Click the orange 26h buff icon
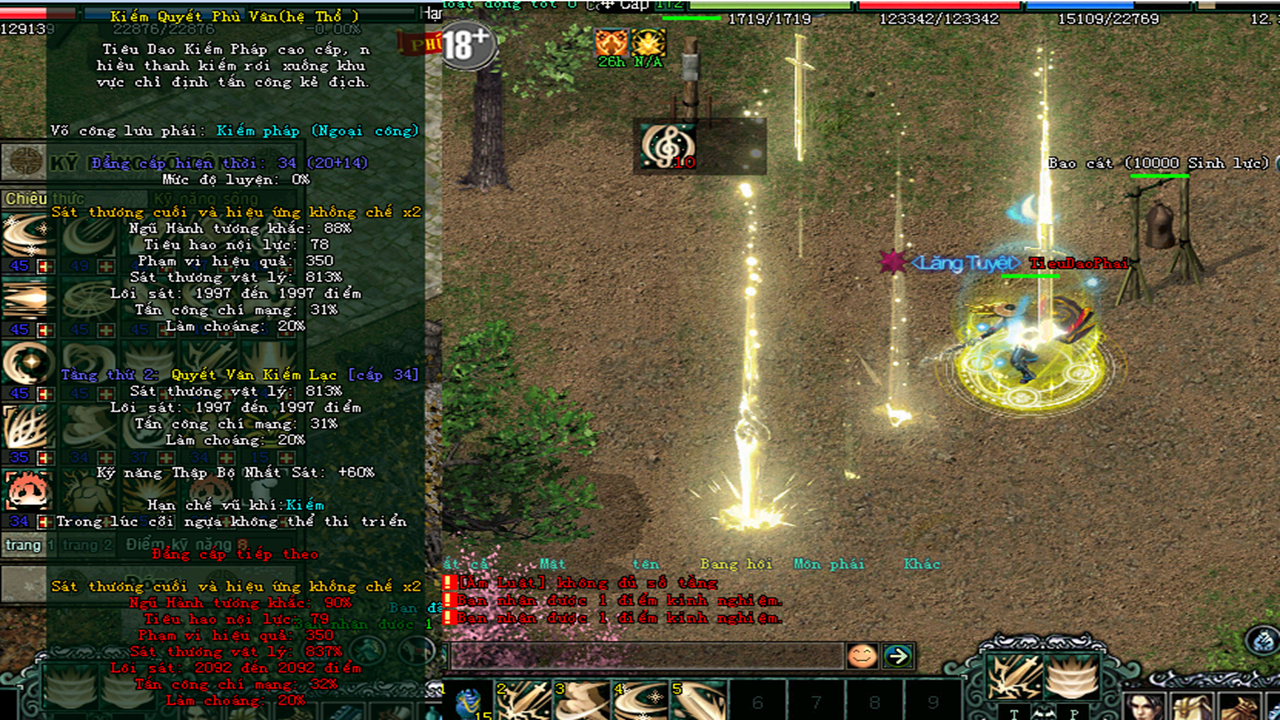 tap(611, 43)
